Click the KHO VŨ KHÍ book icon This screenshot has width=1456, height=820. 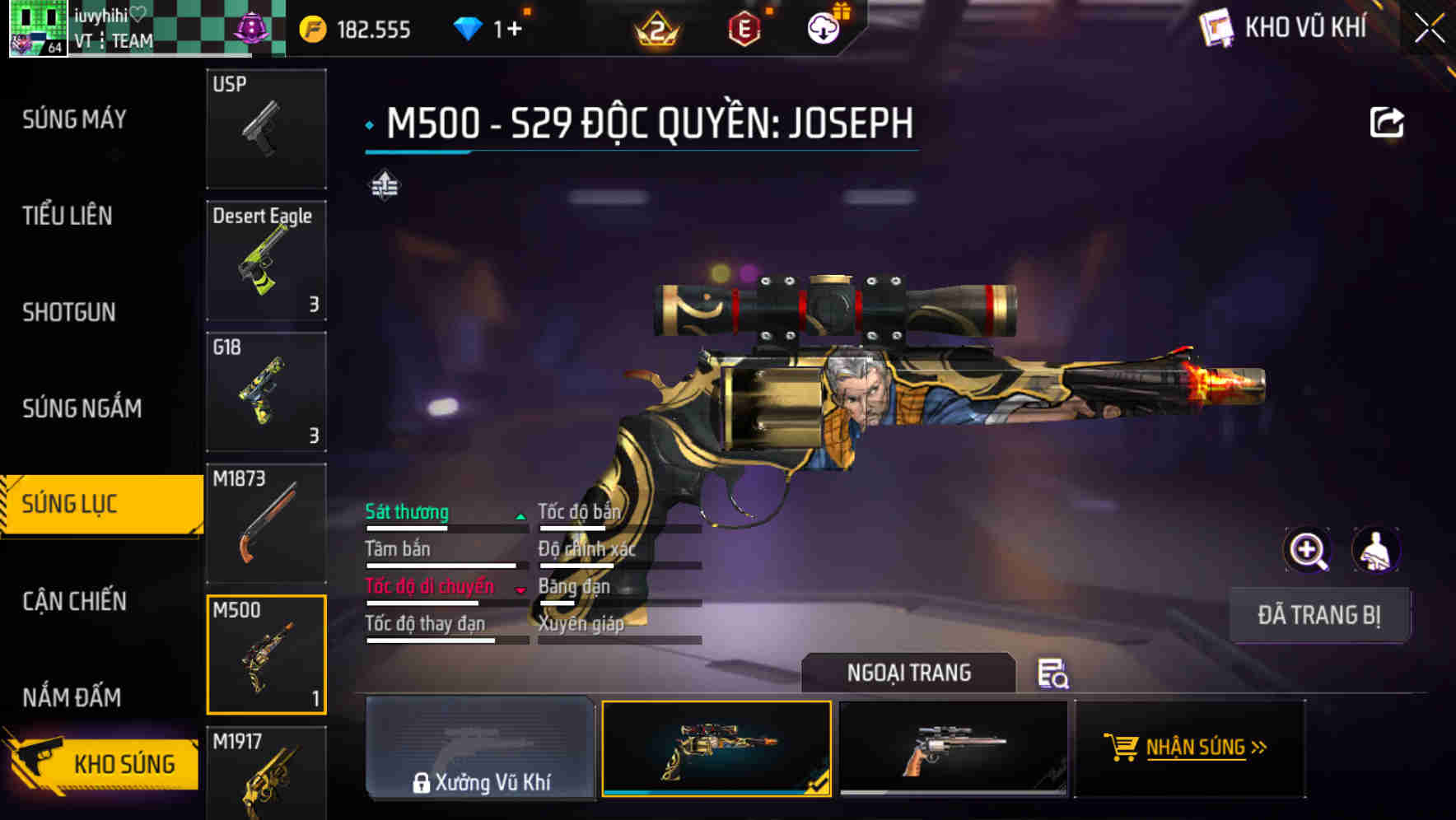pos(1215,28)
